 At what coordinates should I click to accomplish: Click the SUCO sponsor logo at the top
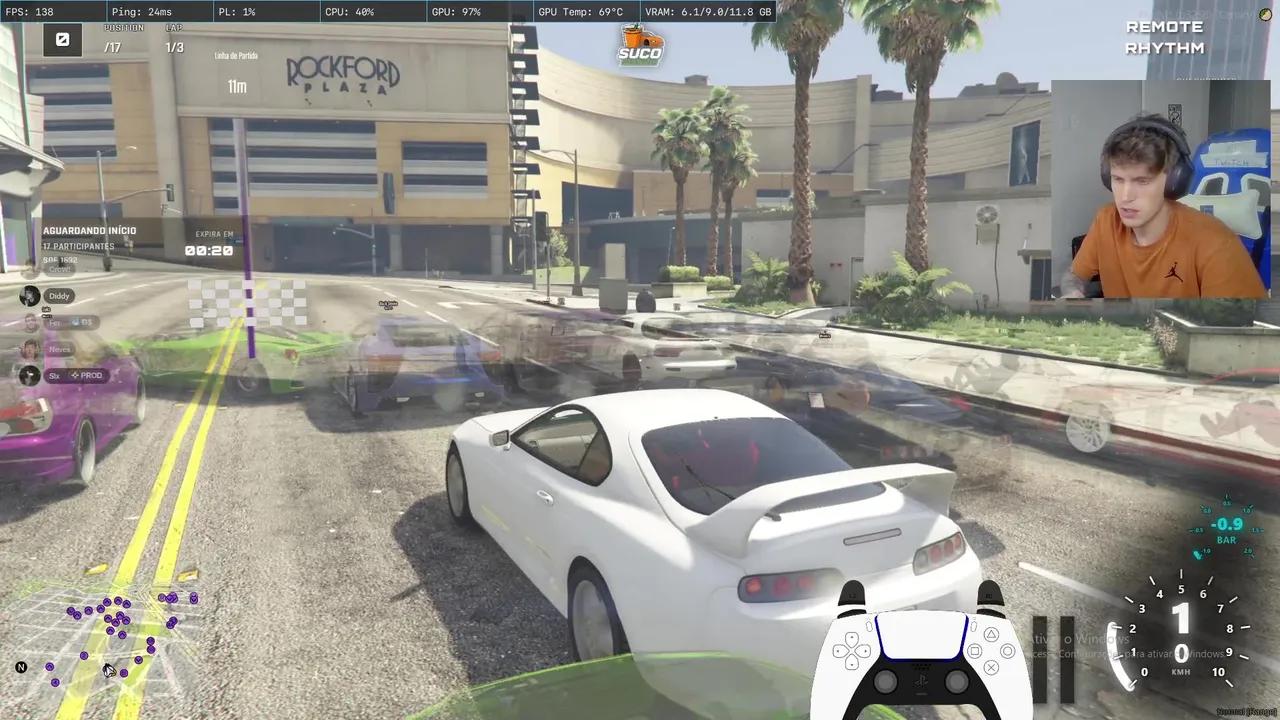640,43
